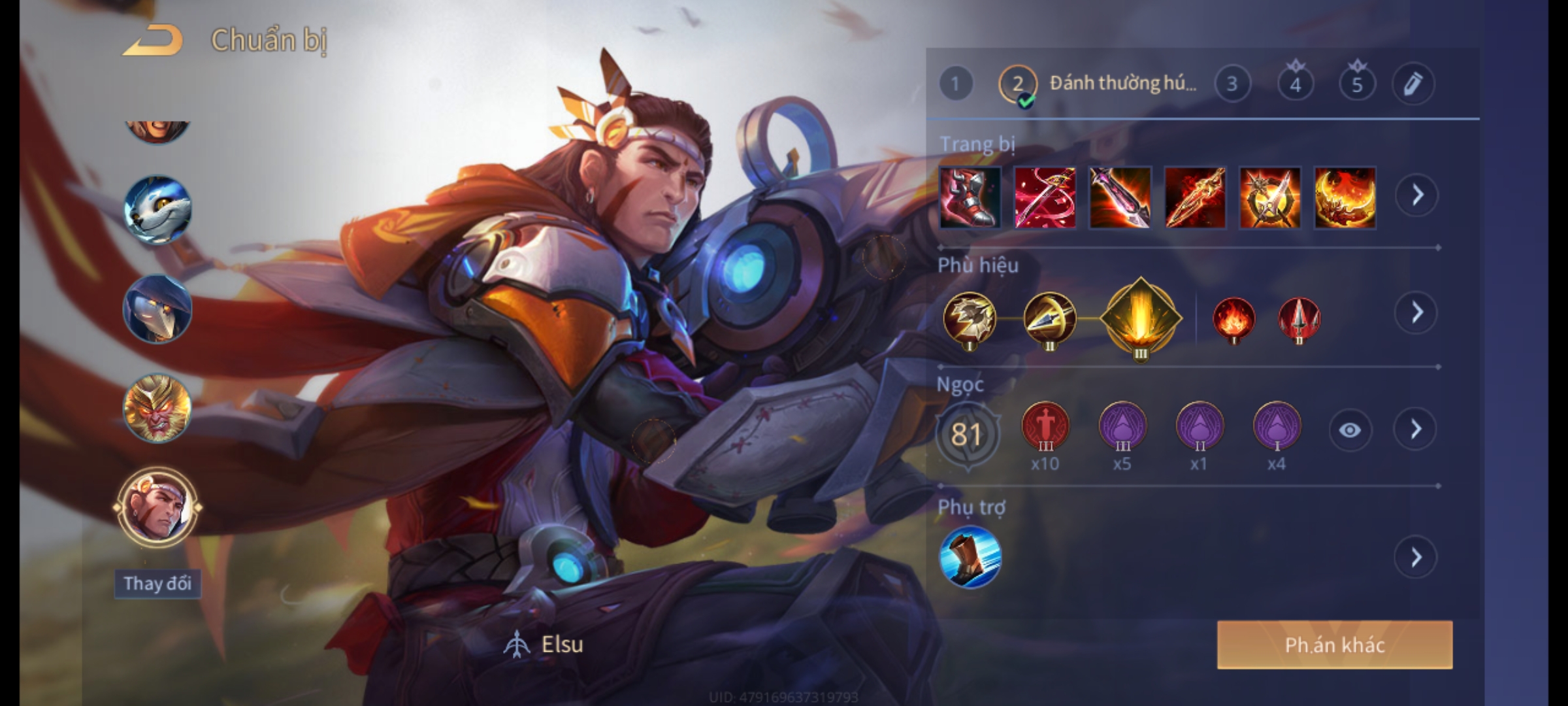
Task: Click the Ph.án khác button
Action: point(1334,645)
